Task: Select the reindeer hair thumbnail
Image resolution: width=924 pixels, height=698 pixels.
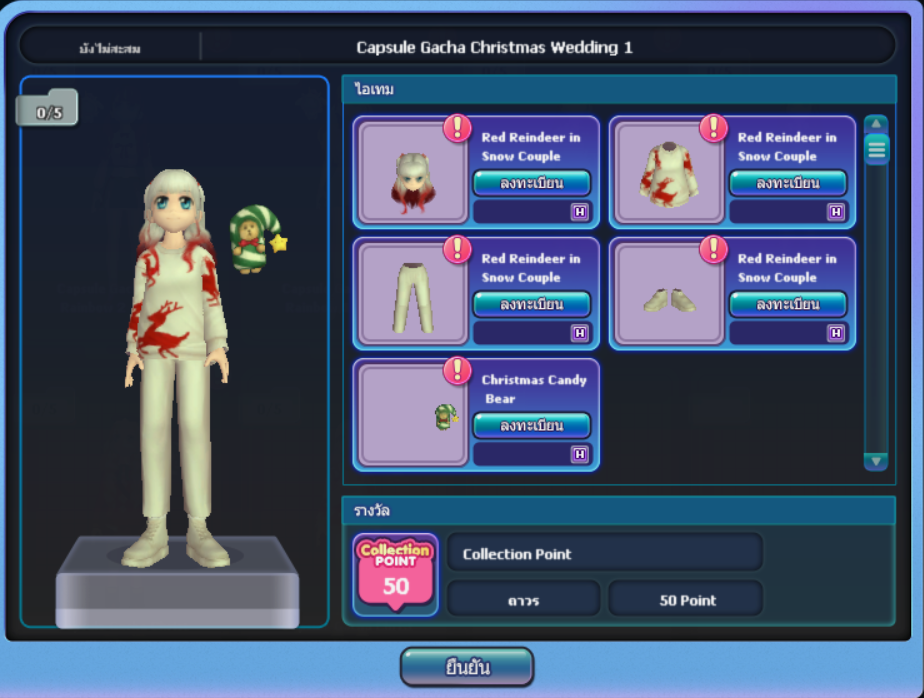Action: tap(412, 172)
